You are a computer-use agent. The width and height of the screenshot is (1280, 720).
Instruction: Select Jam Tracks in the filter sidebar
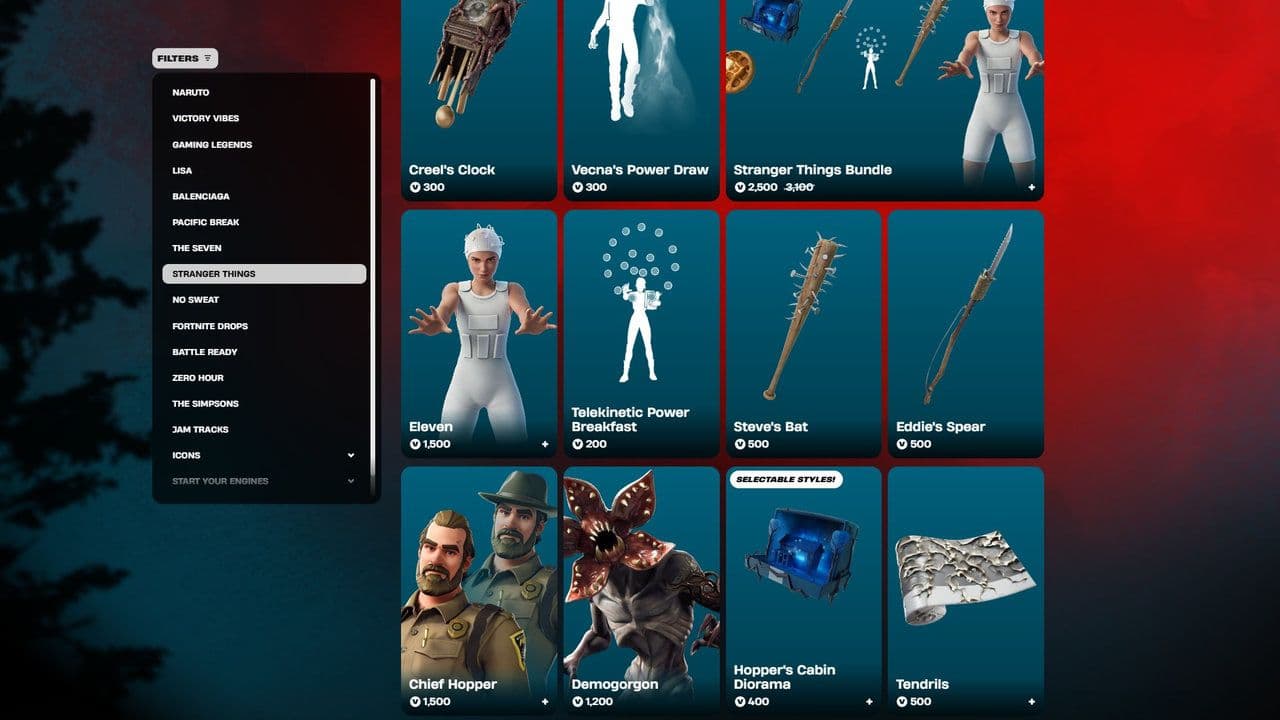(x=200, y=429)
